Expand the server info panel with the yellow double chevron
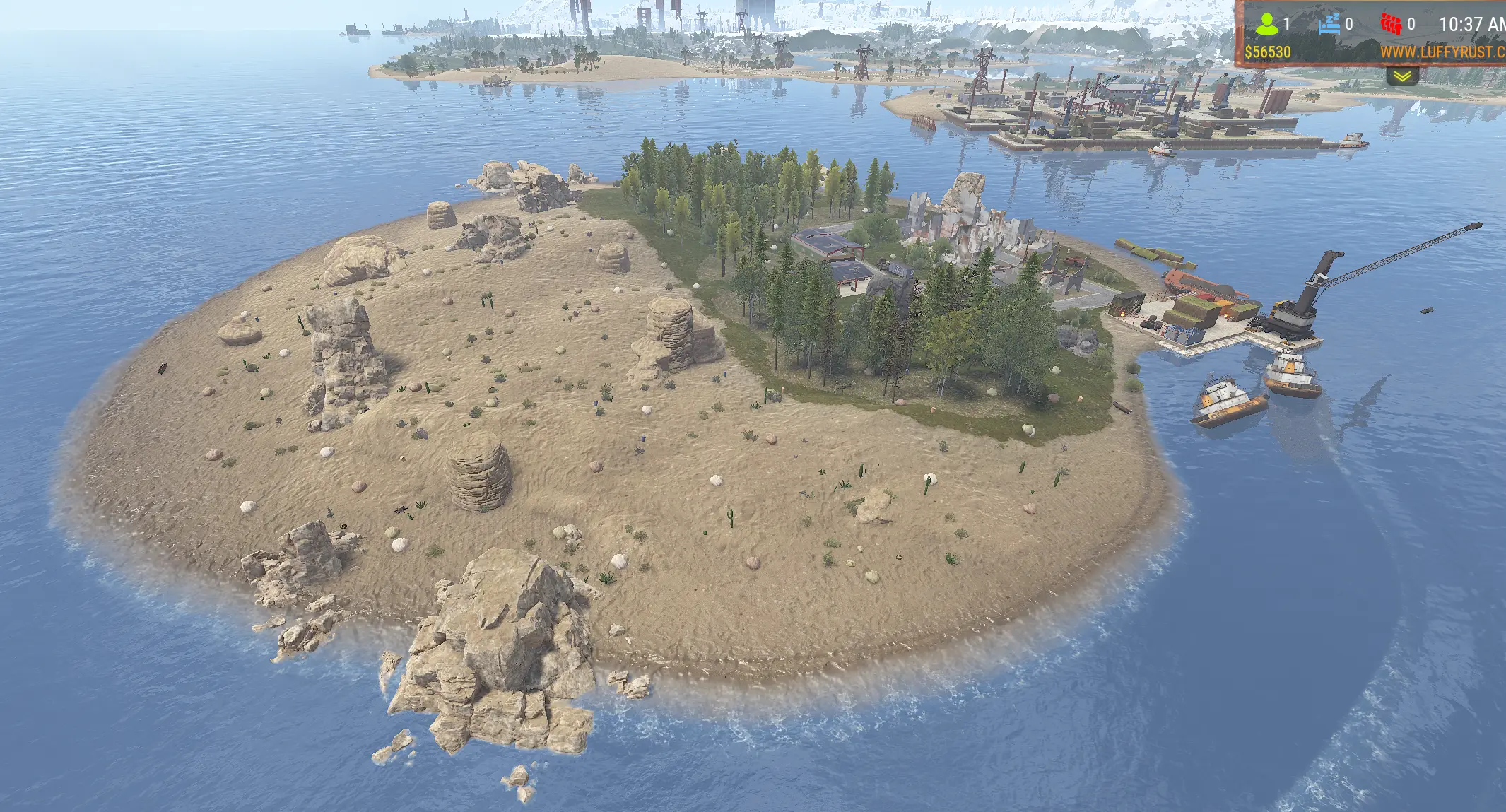The image size is (1506, 812). click(x=1402, y=76)
